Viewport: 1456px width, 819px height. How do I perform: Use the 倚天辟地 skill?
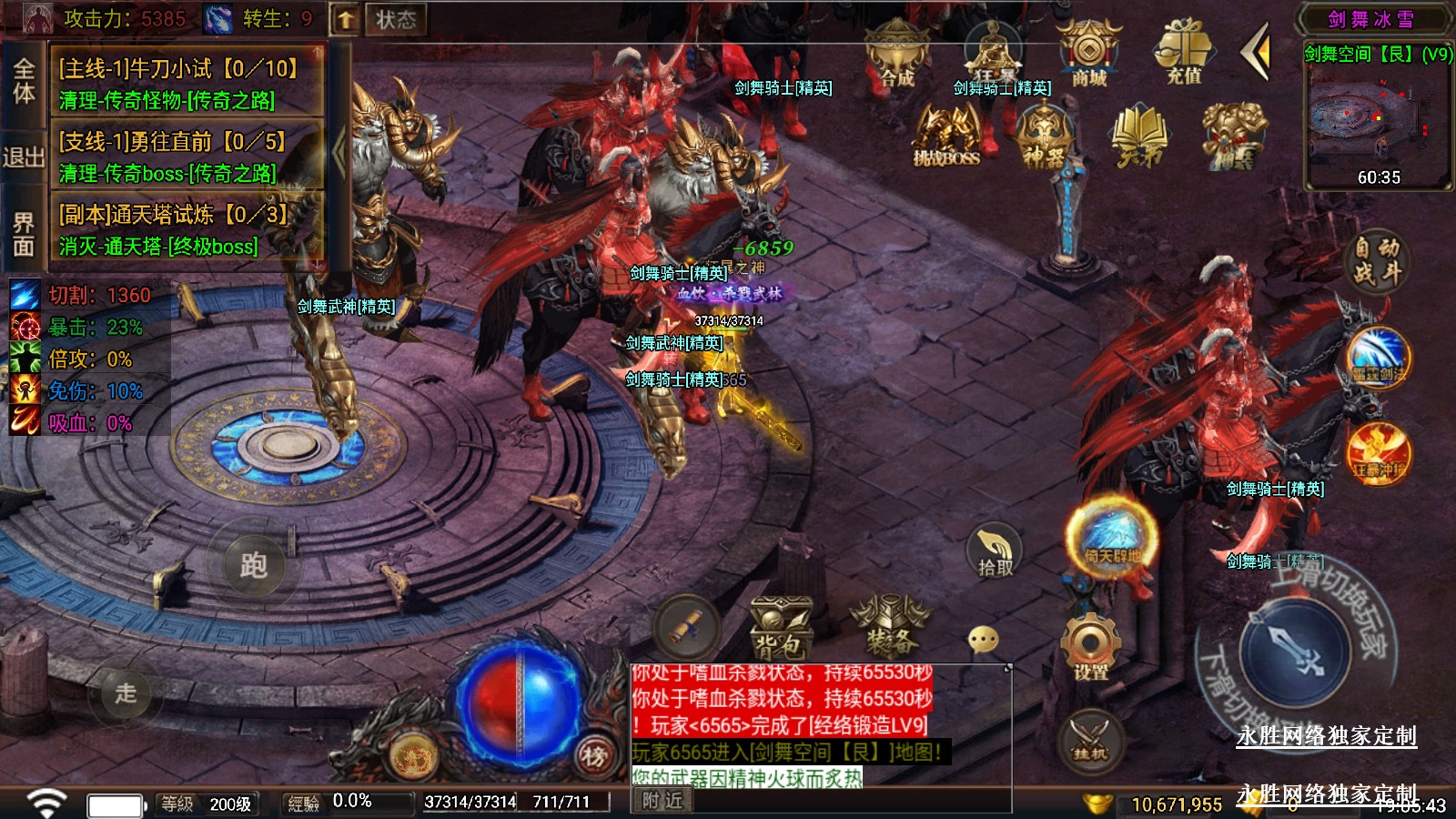point(1111,537)
